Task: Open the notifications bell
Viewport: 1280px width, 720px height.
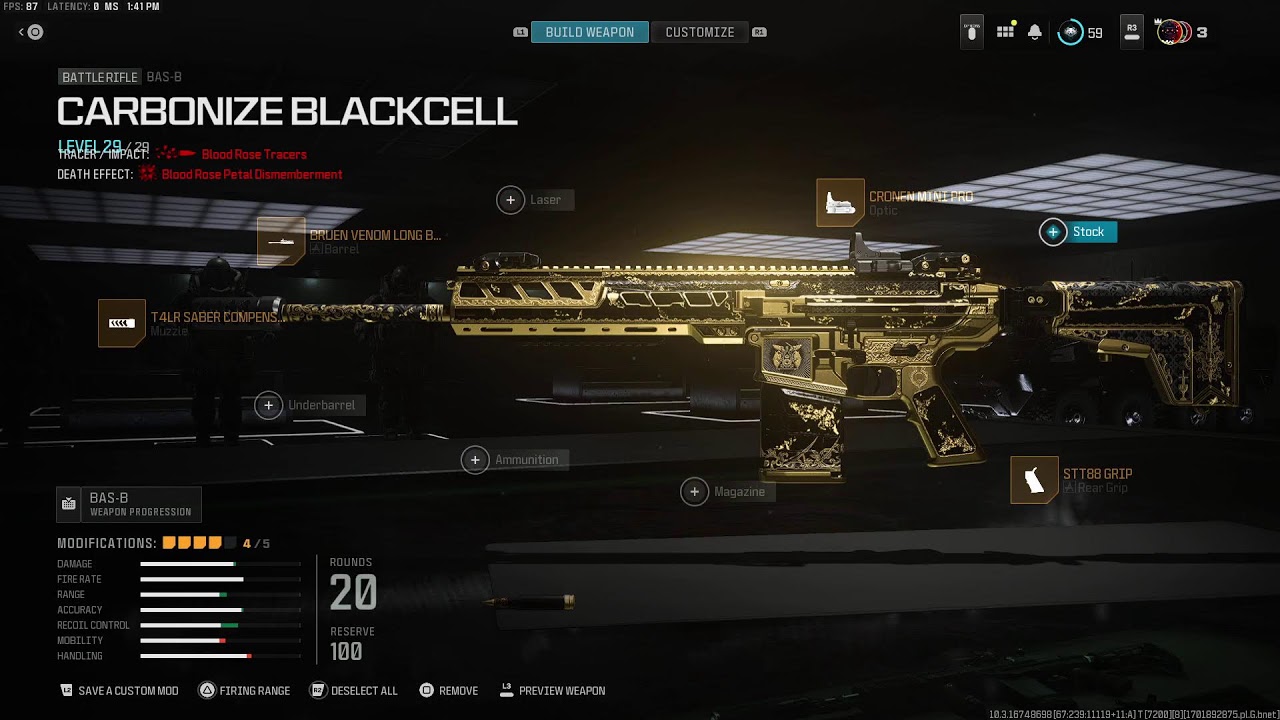Action: (x=1035, y=32)
